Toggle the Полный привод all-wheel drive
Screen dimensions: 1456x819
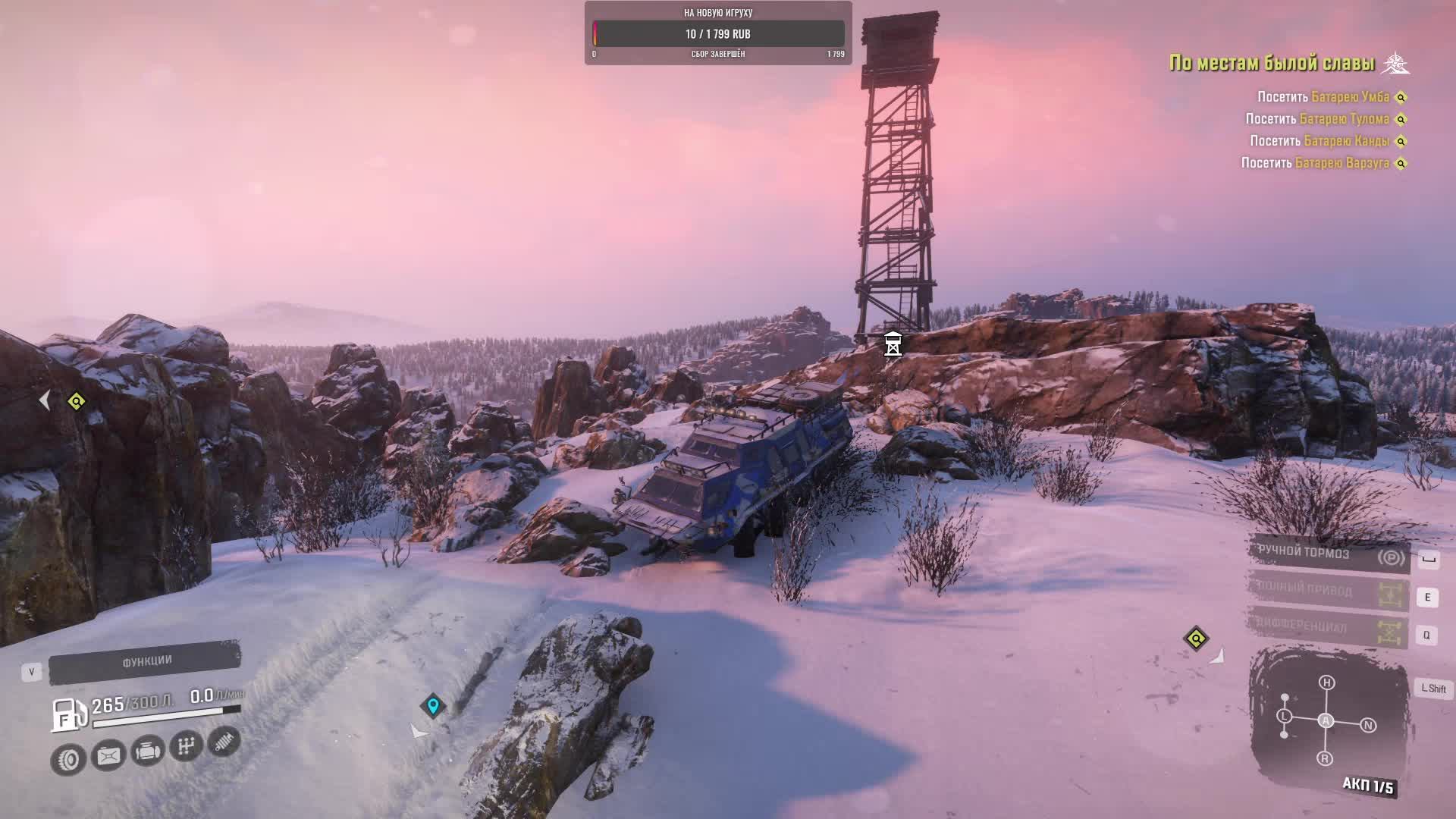pyautogui.click(x=1329, y=591)
